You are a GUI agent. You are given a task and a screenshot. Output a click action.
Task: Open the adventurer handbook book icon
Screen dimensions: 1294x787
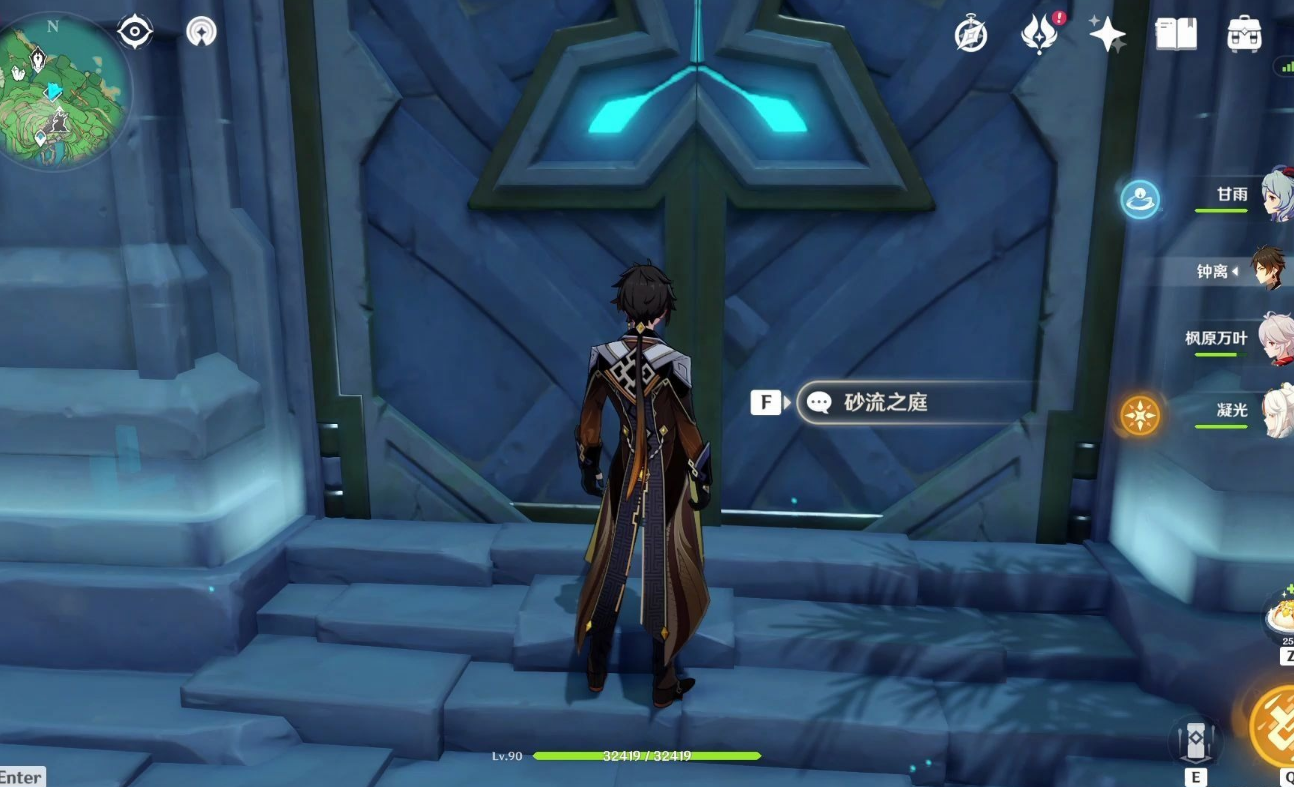1176,35
